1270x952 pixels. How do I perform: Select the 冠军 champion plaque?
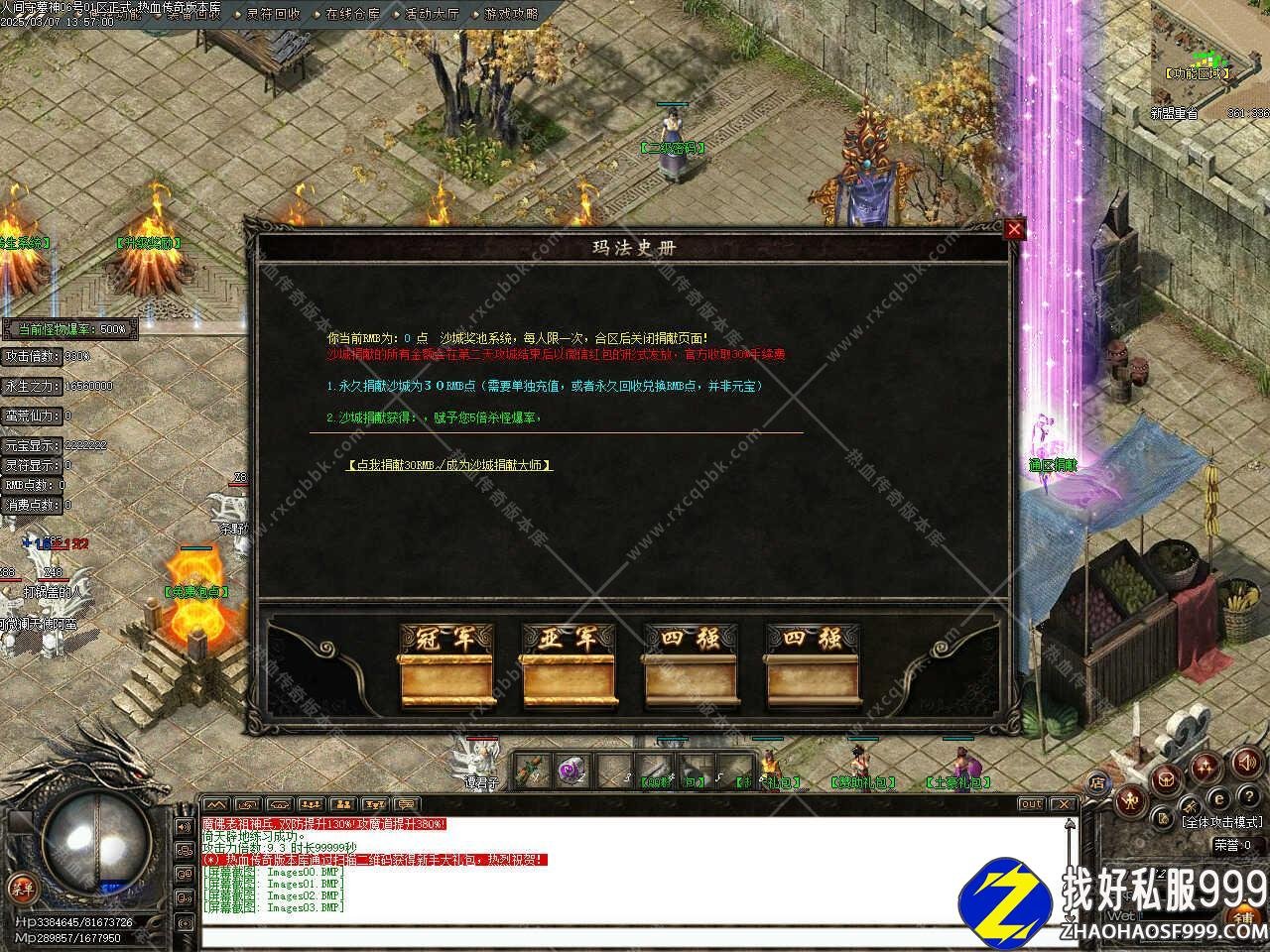(446, 664)
